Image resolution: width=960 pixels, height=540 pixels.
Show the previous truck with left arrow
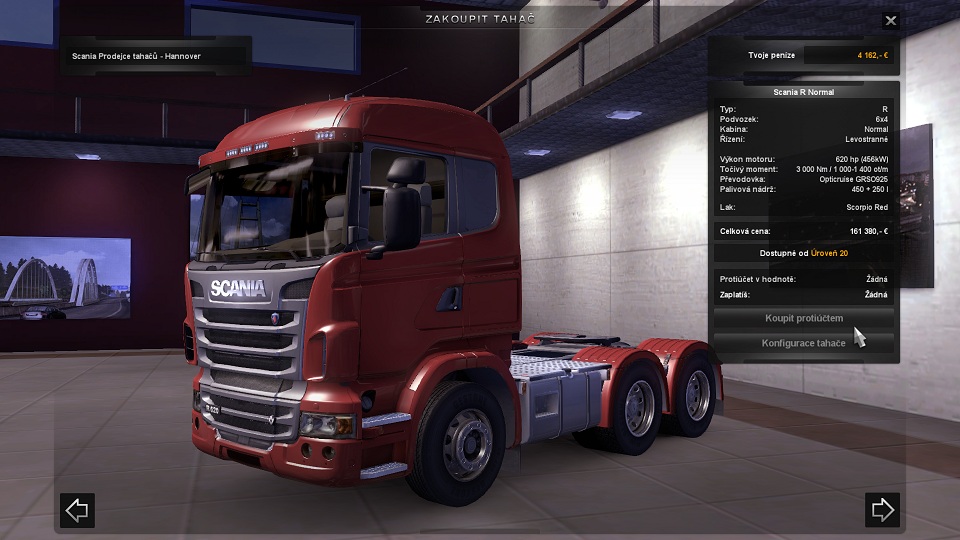tap(77, 510)
